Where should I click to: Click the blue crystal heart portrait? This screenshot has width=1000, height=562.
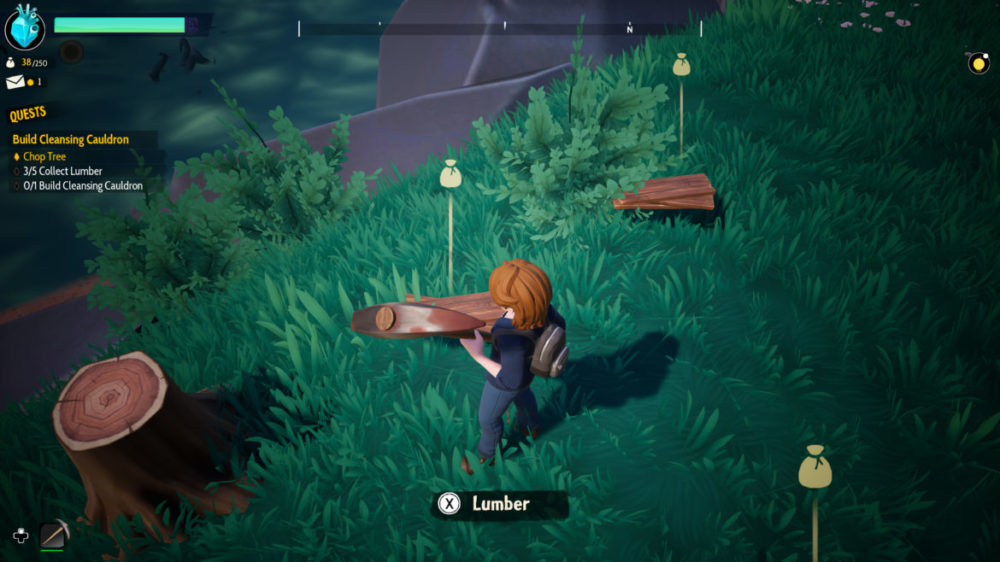(x=25, y=28)
